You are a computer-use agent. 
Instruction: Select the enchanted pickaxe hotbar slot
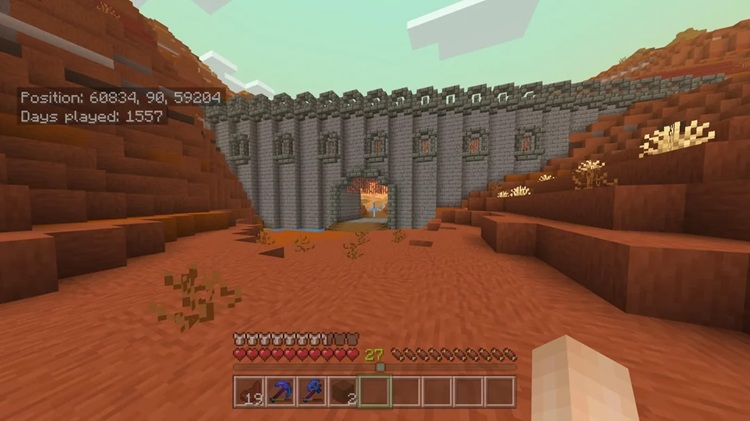(281, 391)
